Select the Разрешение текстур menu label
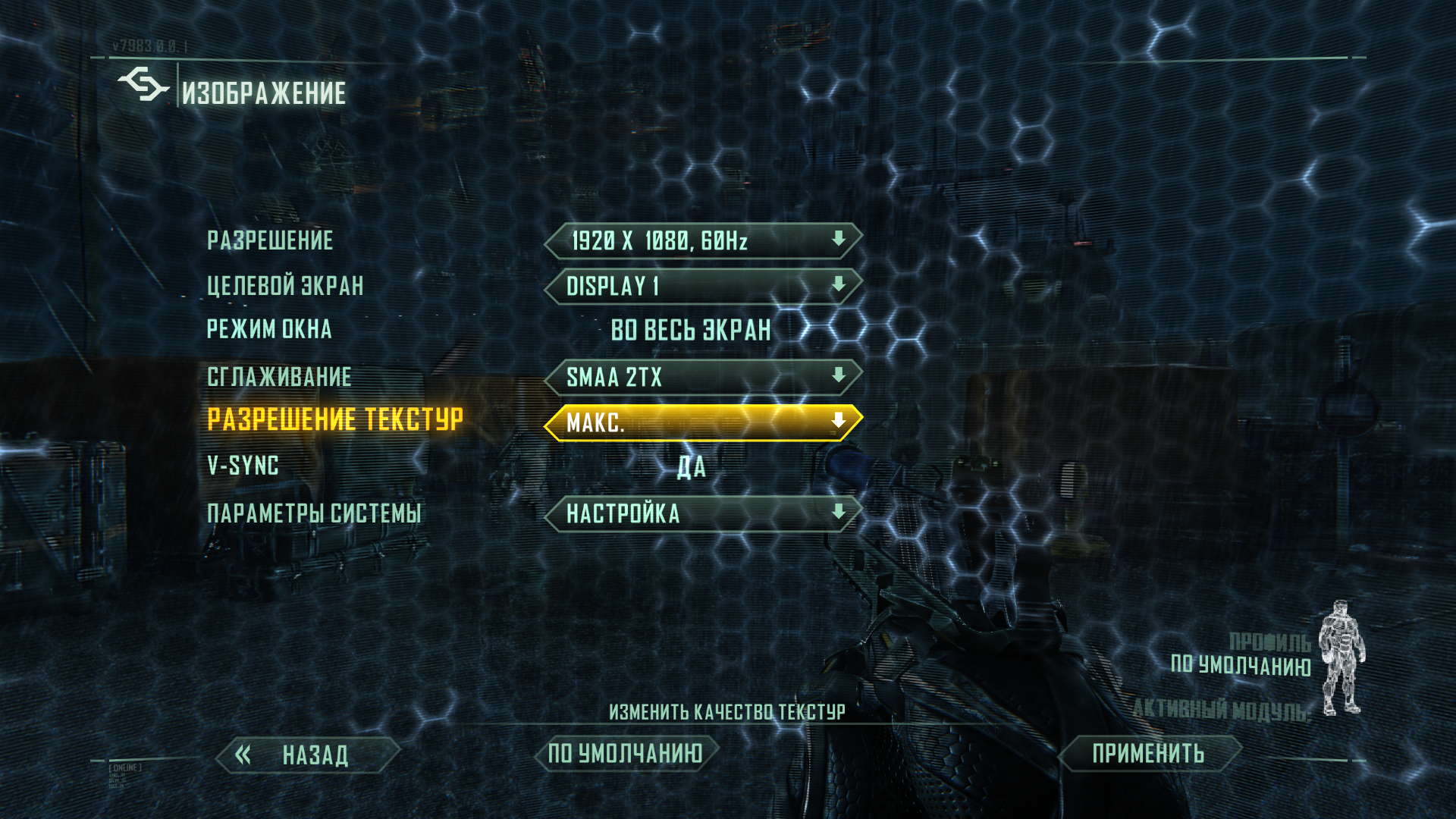 (334, 419)
